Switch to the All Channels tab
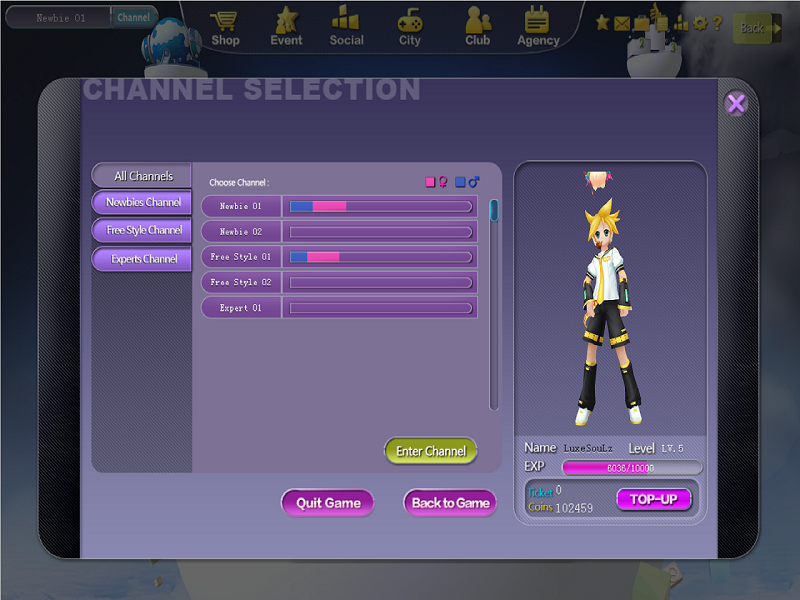Viewport: 800px width, 600px height. [x=142, y=176]
